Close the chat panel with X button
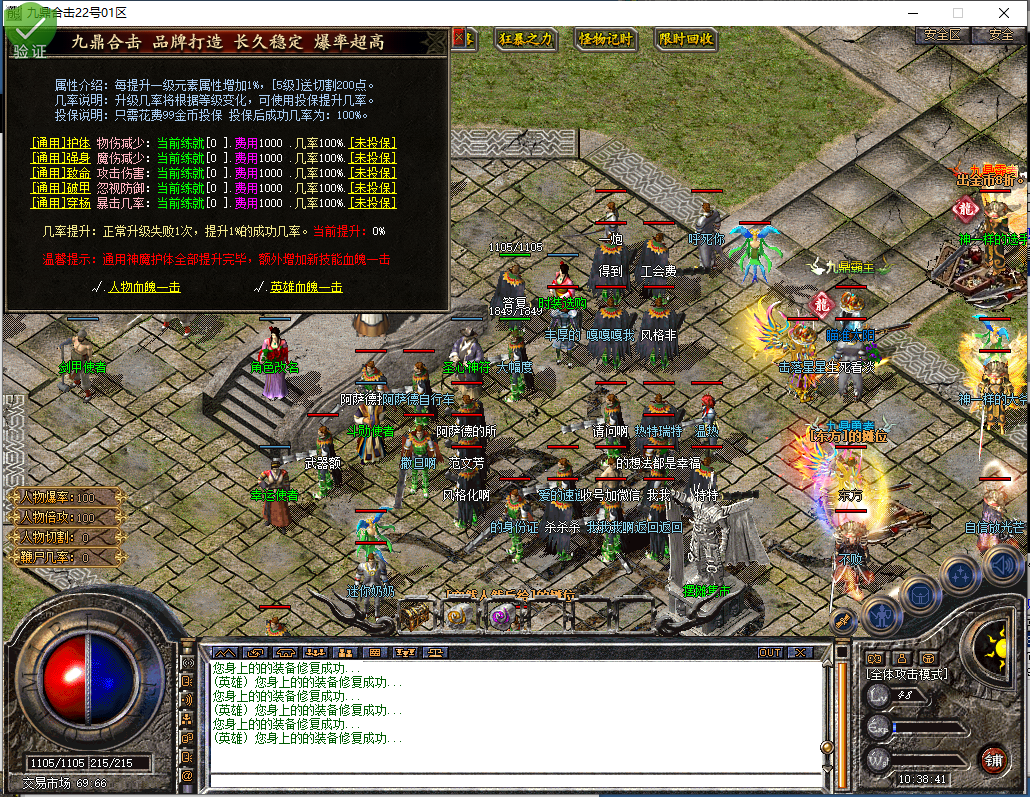 [x=800, y=652]
